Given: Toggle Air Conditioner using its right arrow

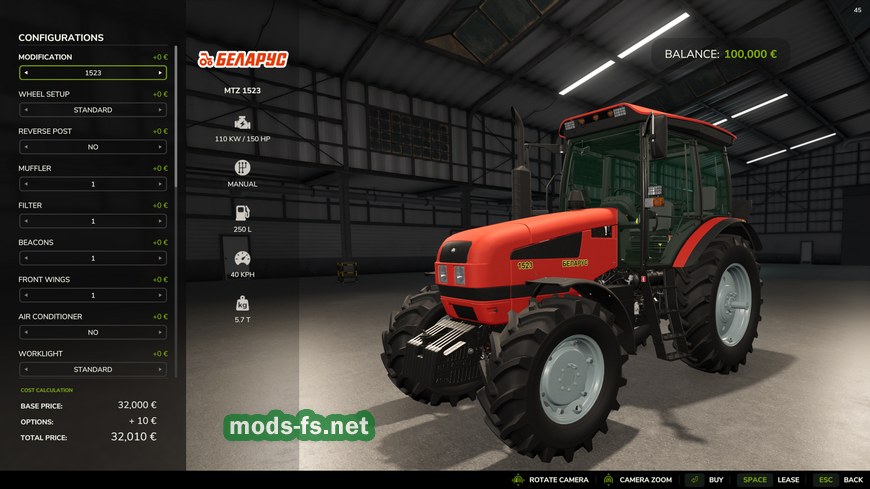Looking at the screenshot, I should point(159,332).
